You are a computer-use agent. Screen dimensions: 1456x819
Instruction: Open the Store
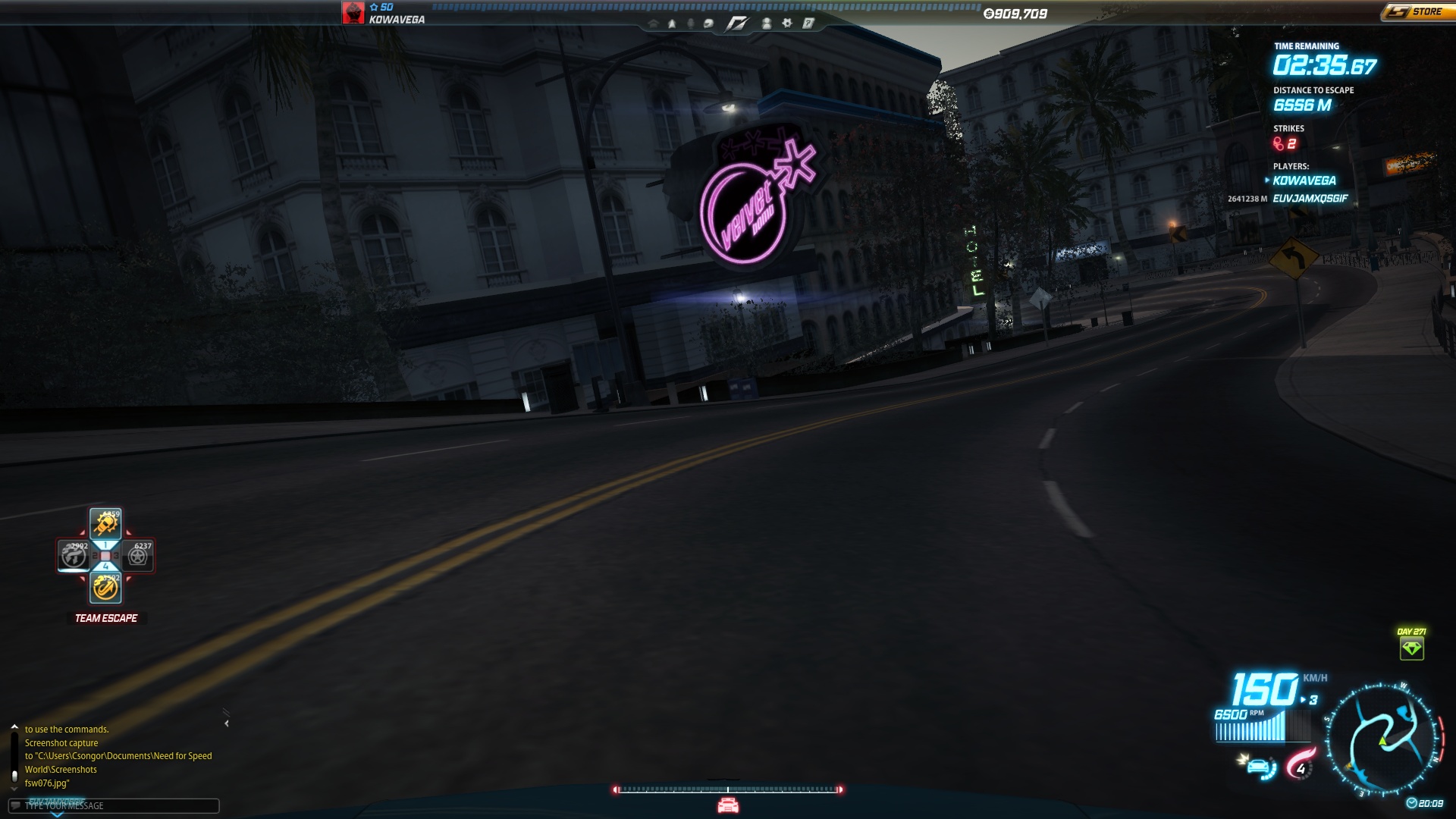(1417, 12)
